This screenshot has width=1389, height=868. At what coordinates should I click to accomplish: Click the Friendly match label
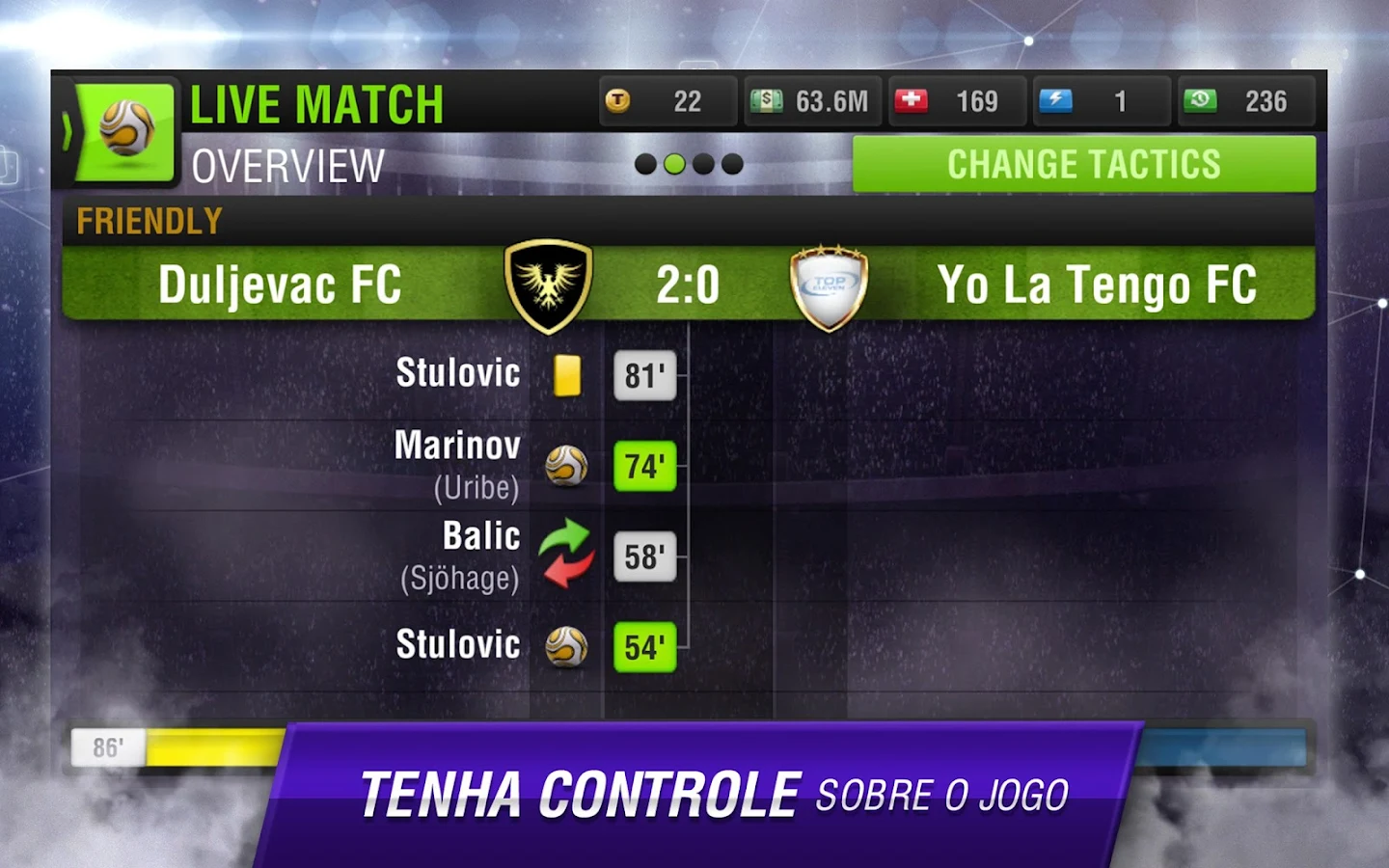tap(147, 221)
